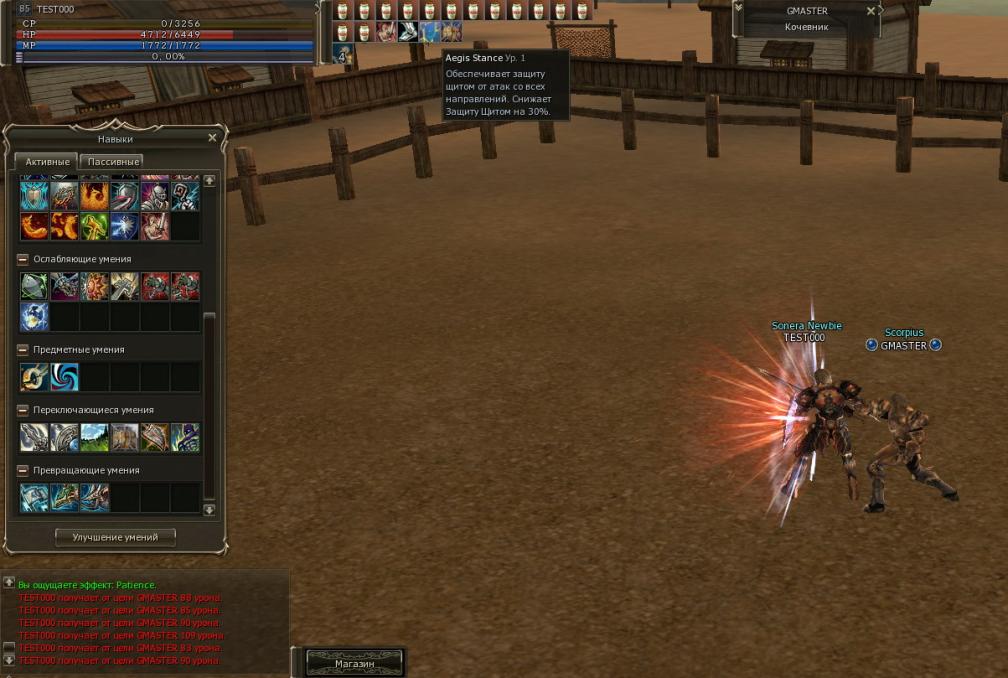Select the green landscape toggle skill

click(95, 437)
